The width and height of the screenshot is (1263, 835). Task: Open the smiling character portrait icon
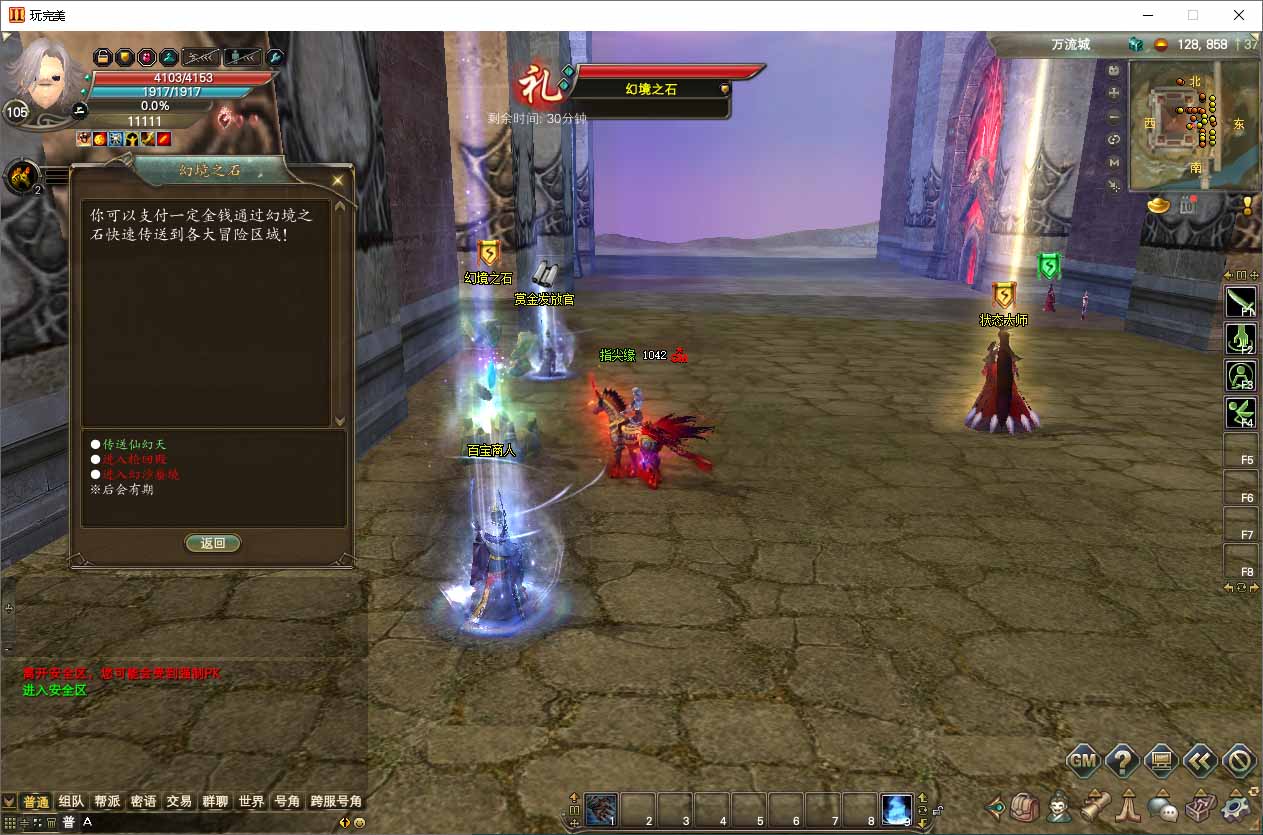click(x=1059, y=806)
